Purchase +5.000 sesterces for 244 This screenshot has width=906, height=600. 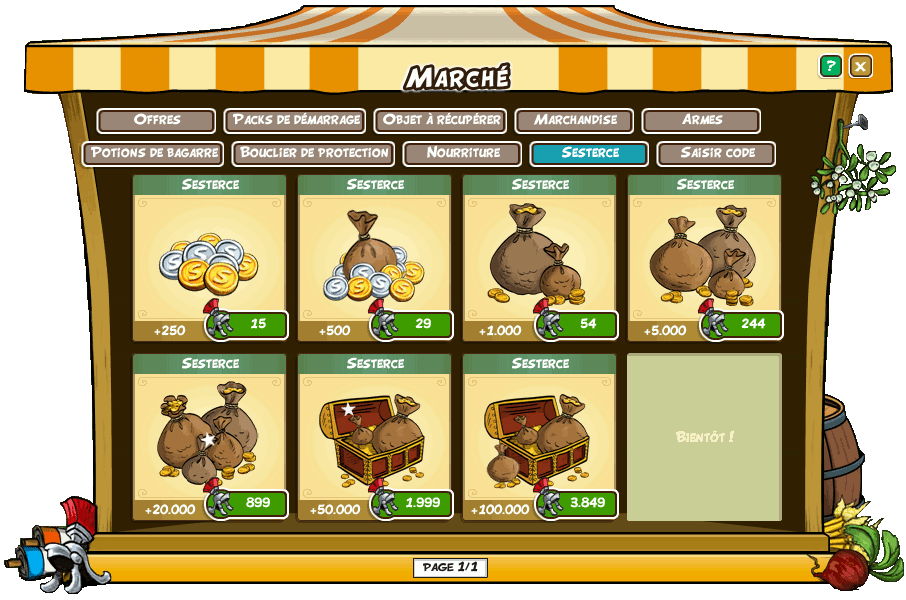tap(743, 324)
